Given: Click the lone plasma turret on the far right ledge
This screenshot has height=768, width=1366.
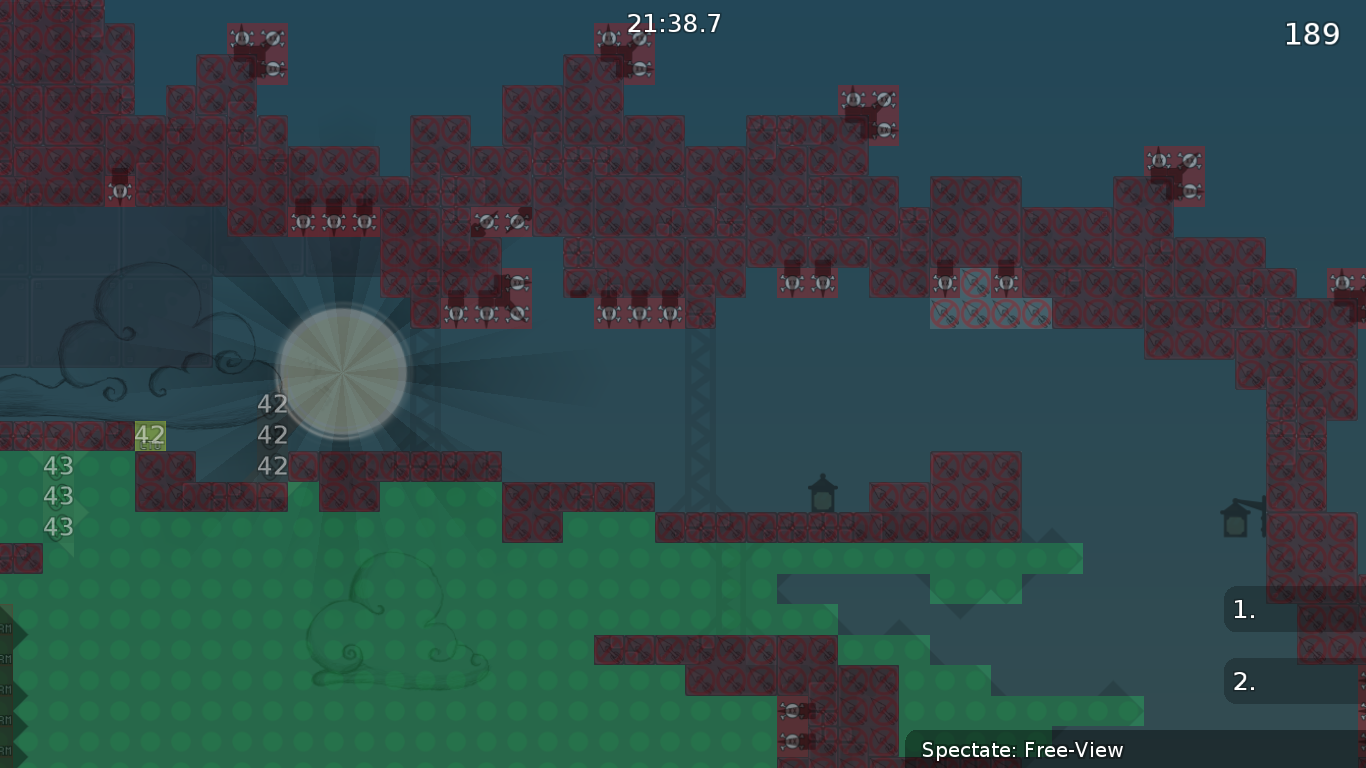Looking at the screenshot, I should (1345, 282).
